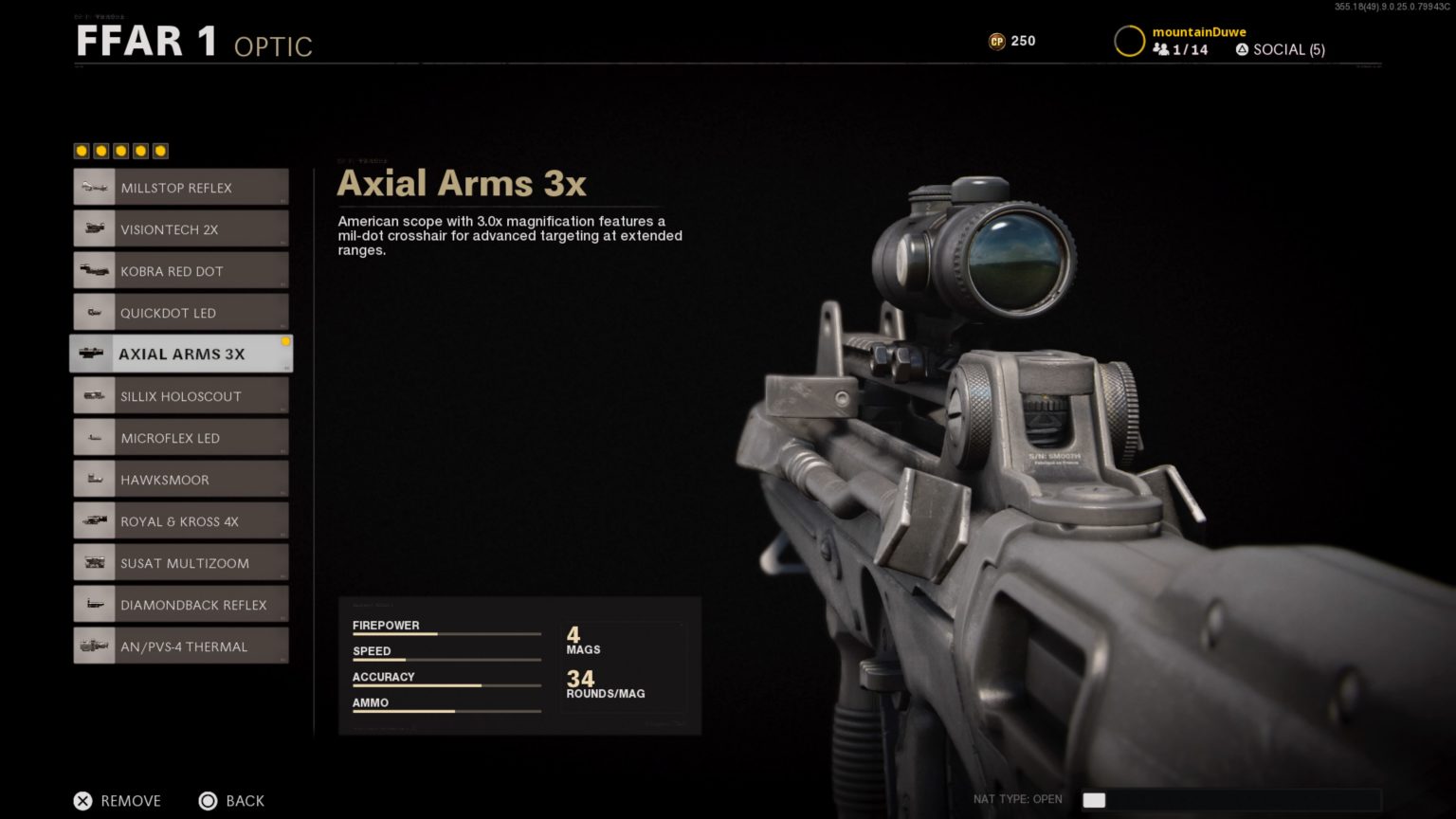Select the Sillix Holoscout optic
Viewport: 1456px width, 819px height.
pos(180,395)
